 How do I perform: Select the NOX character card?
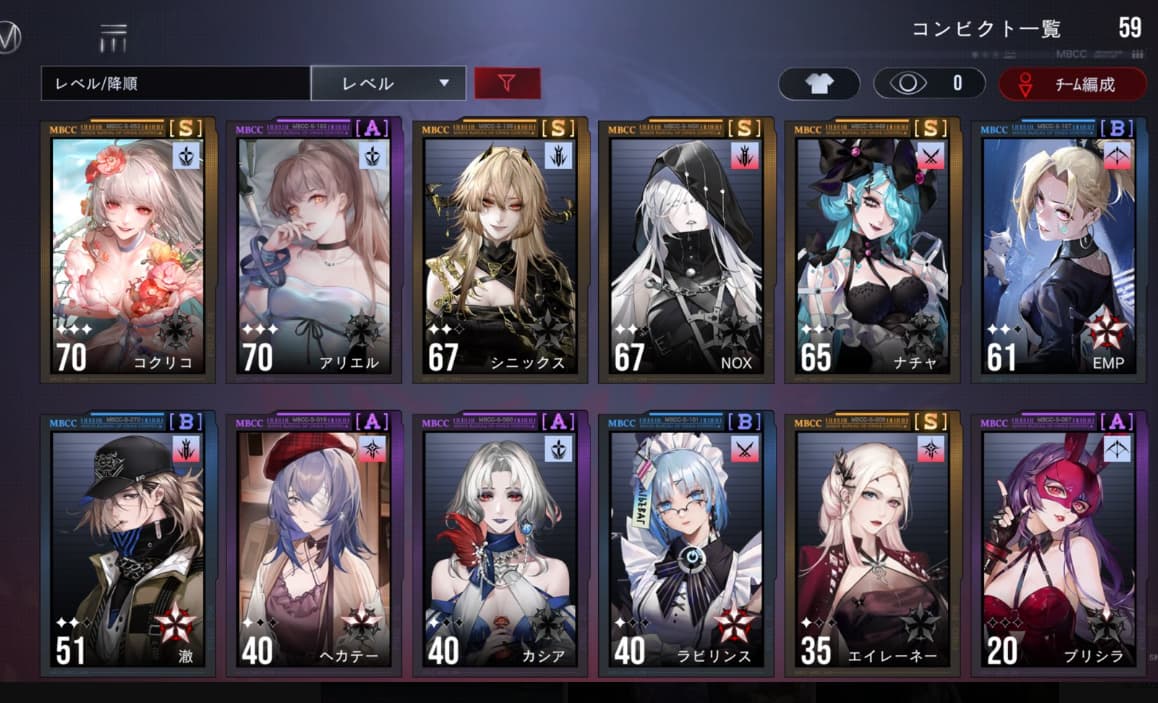[x=686, y=252]
